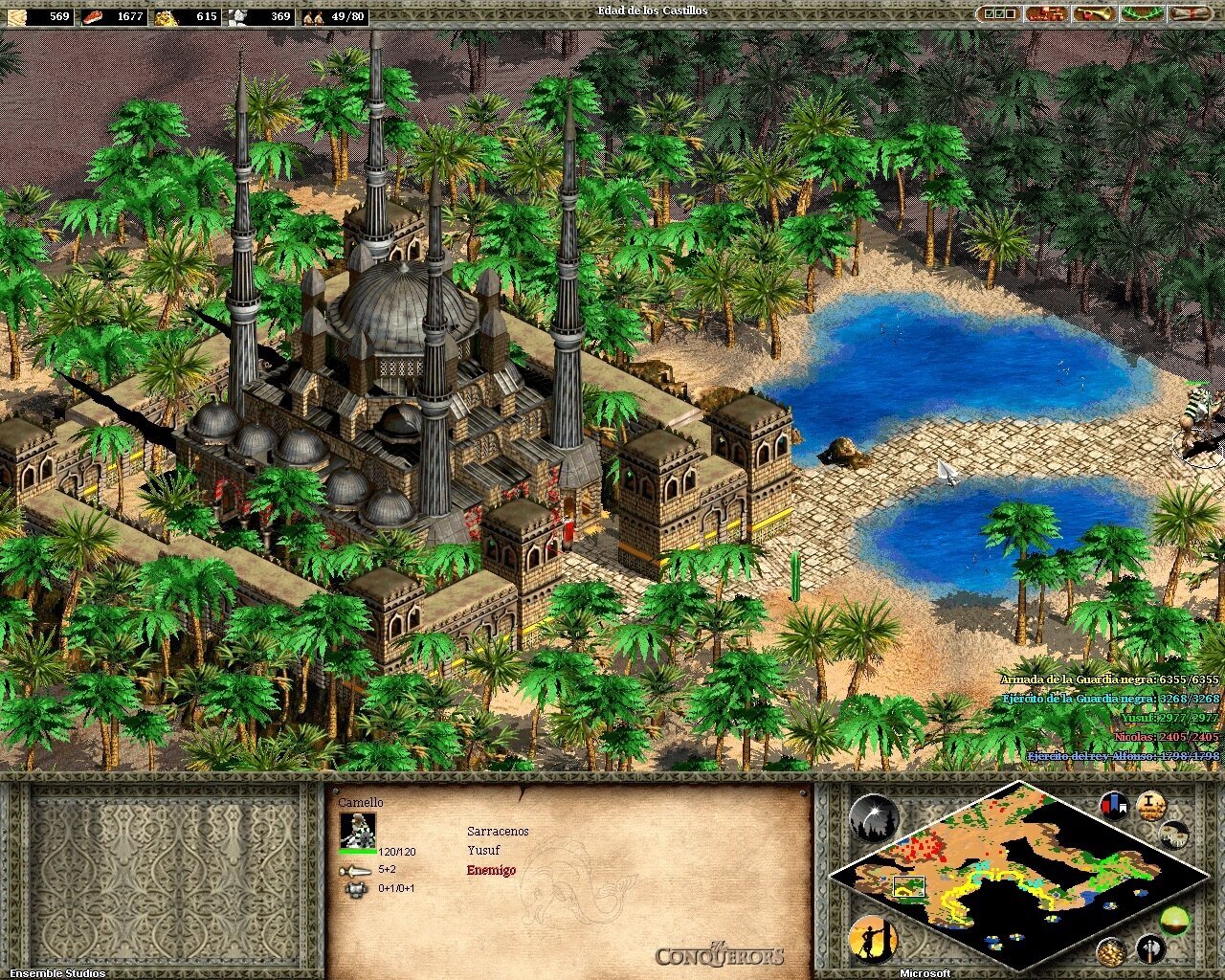Open the diplomacy wreath button

(x=1141, y=14)
